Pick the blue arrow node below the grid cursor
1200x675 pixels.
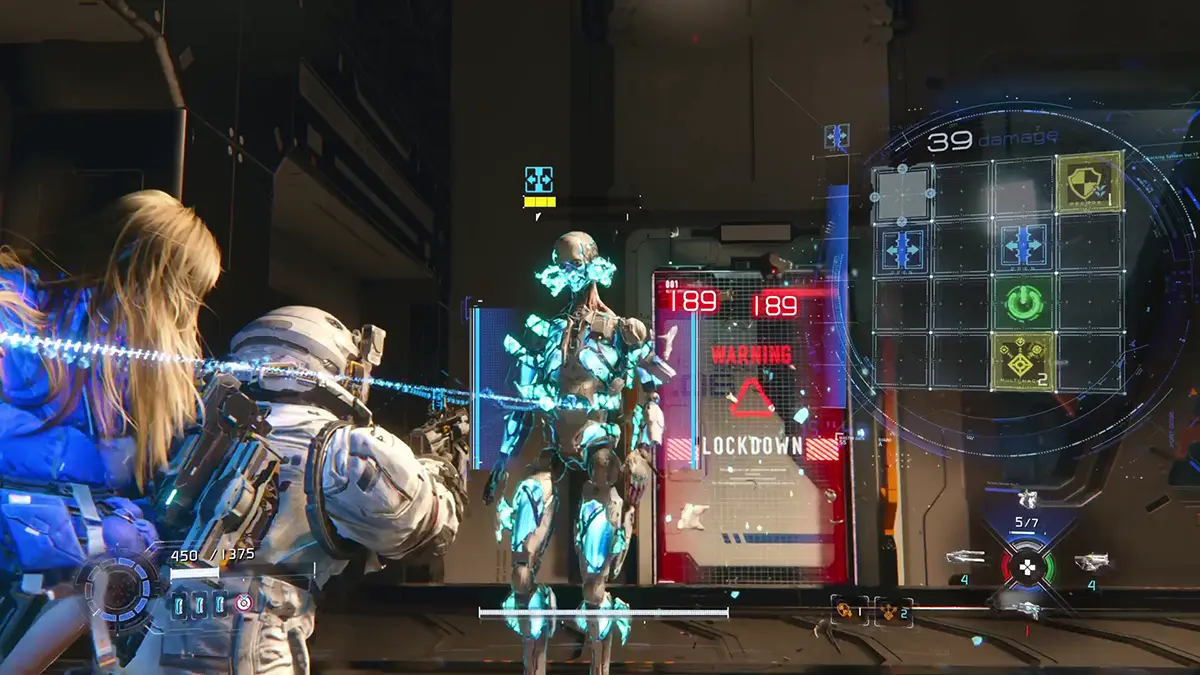pos(902,248)
